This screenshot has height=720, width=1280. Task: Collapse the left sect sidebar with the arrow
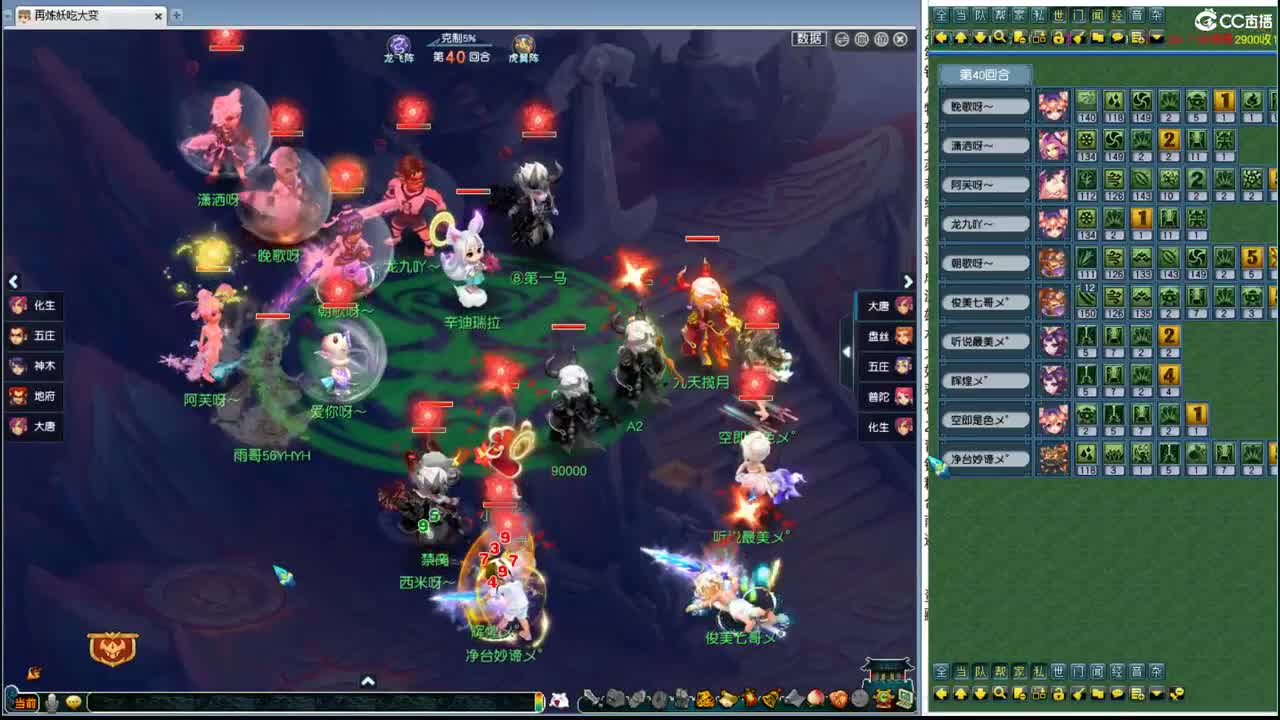14,282
